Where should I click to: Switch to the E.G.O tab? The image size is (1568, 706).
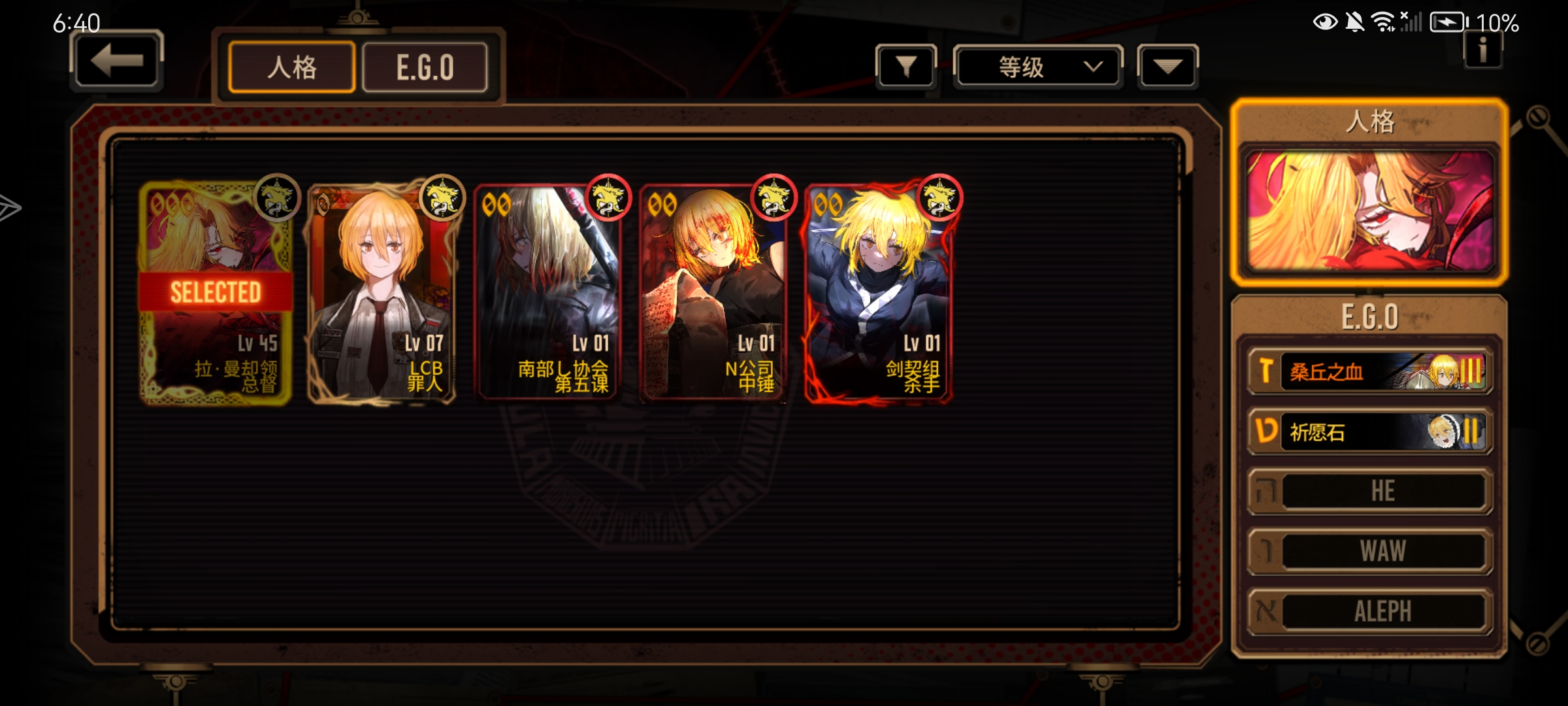425,67
